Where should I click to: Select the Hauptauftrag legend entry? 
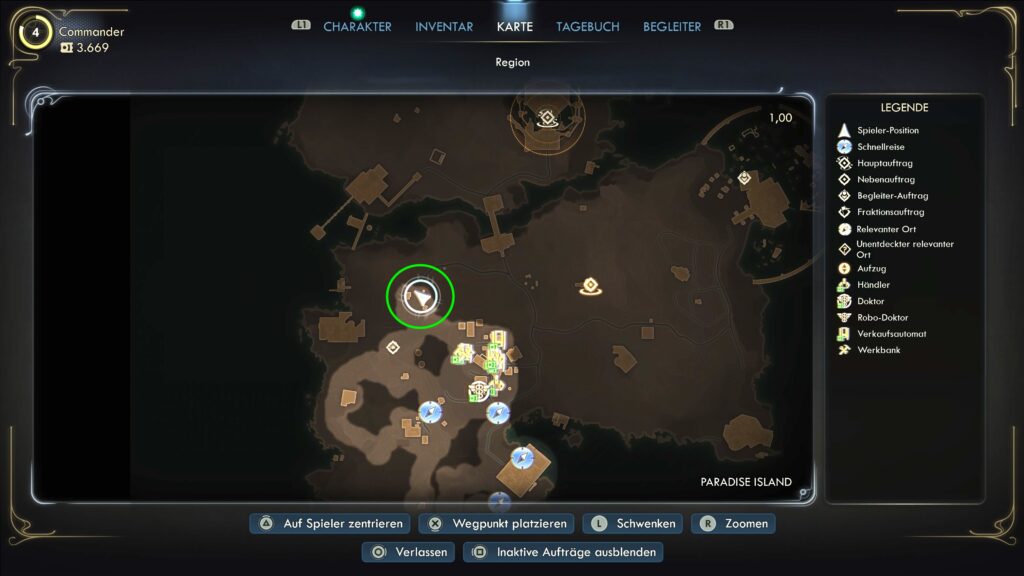click(x=884, y=163)
